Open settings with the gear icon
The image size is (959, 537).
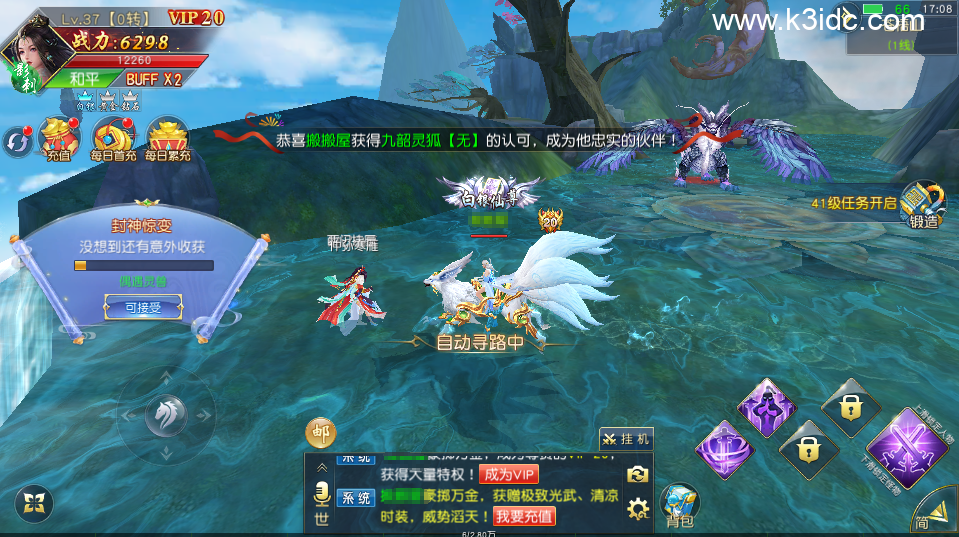(x=638, y=510)
